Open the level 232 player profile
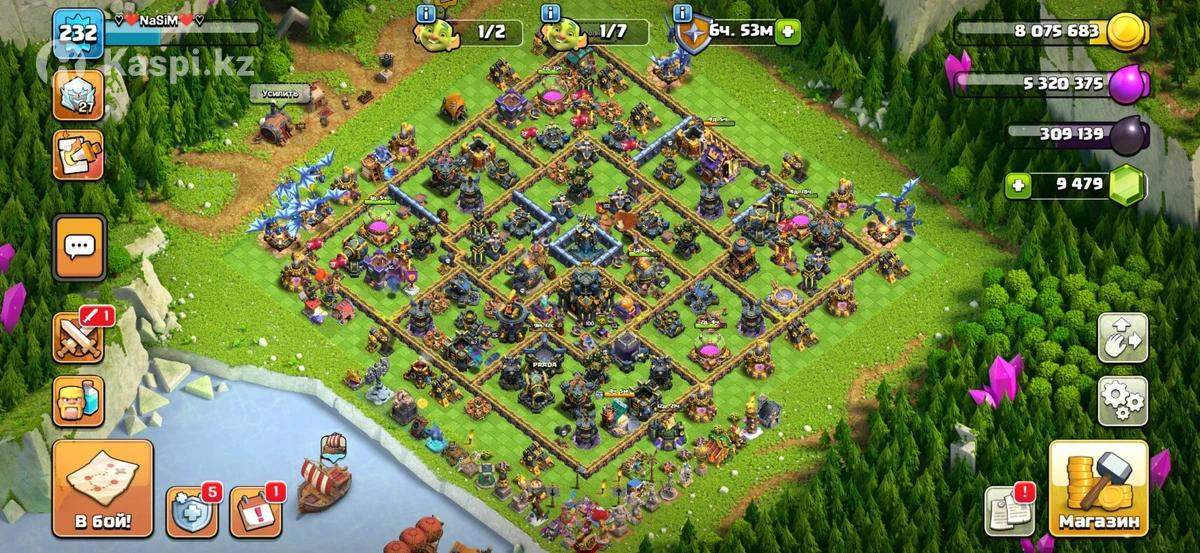The height and width of the screenshot is (553, 1200). (78, 32)
